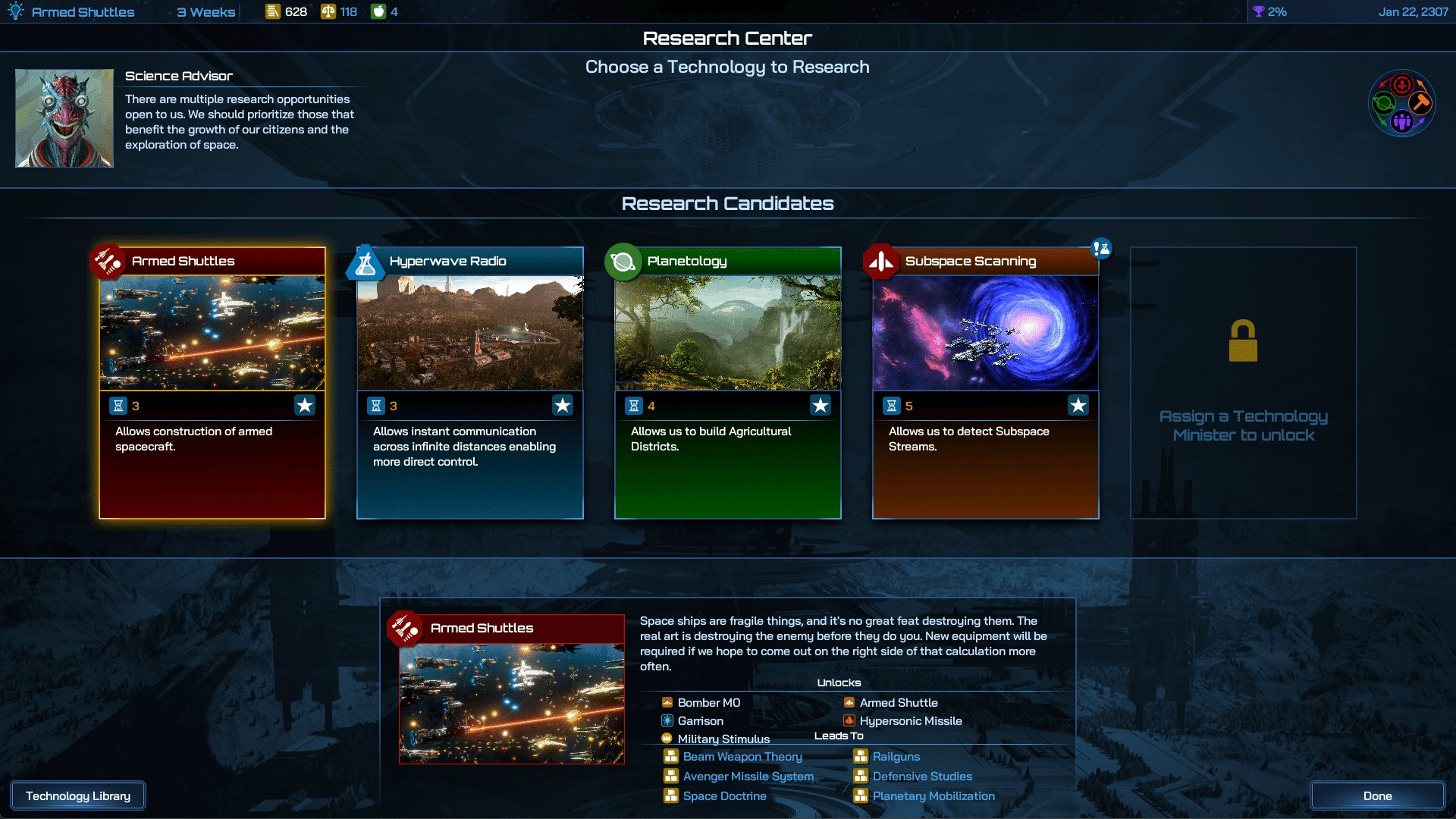Viewport: 1456px width, 819px height.
Task: Select the flask icon on Hyperwave Radio card
Action: point(367,261)
